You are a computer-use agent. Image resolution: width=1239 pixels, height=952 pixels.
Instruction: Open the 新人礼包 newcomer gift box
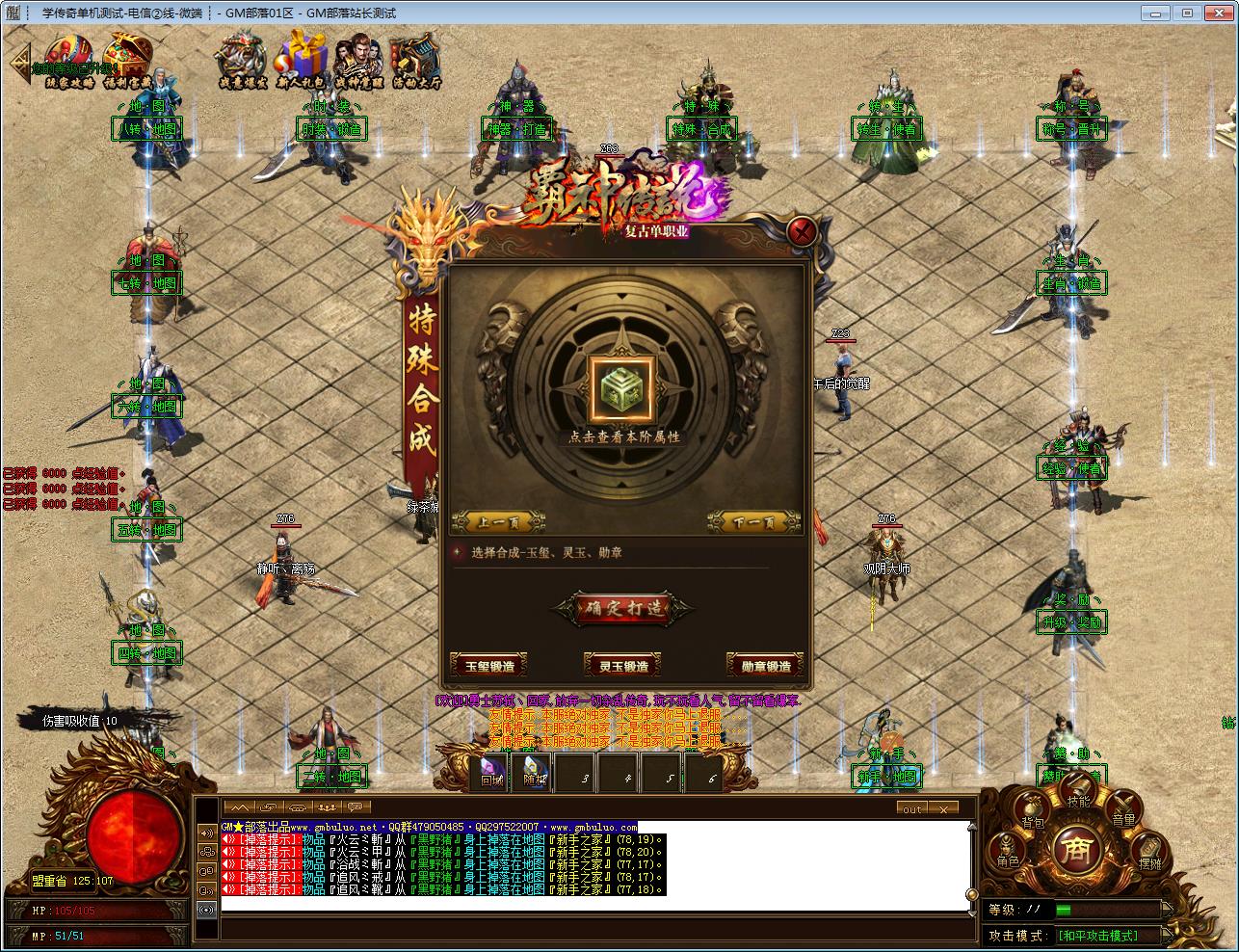point(304,60)
